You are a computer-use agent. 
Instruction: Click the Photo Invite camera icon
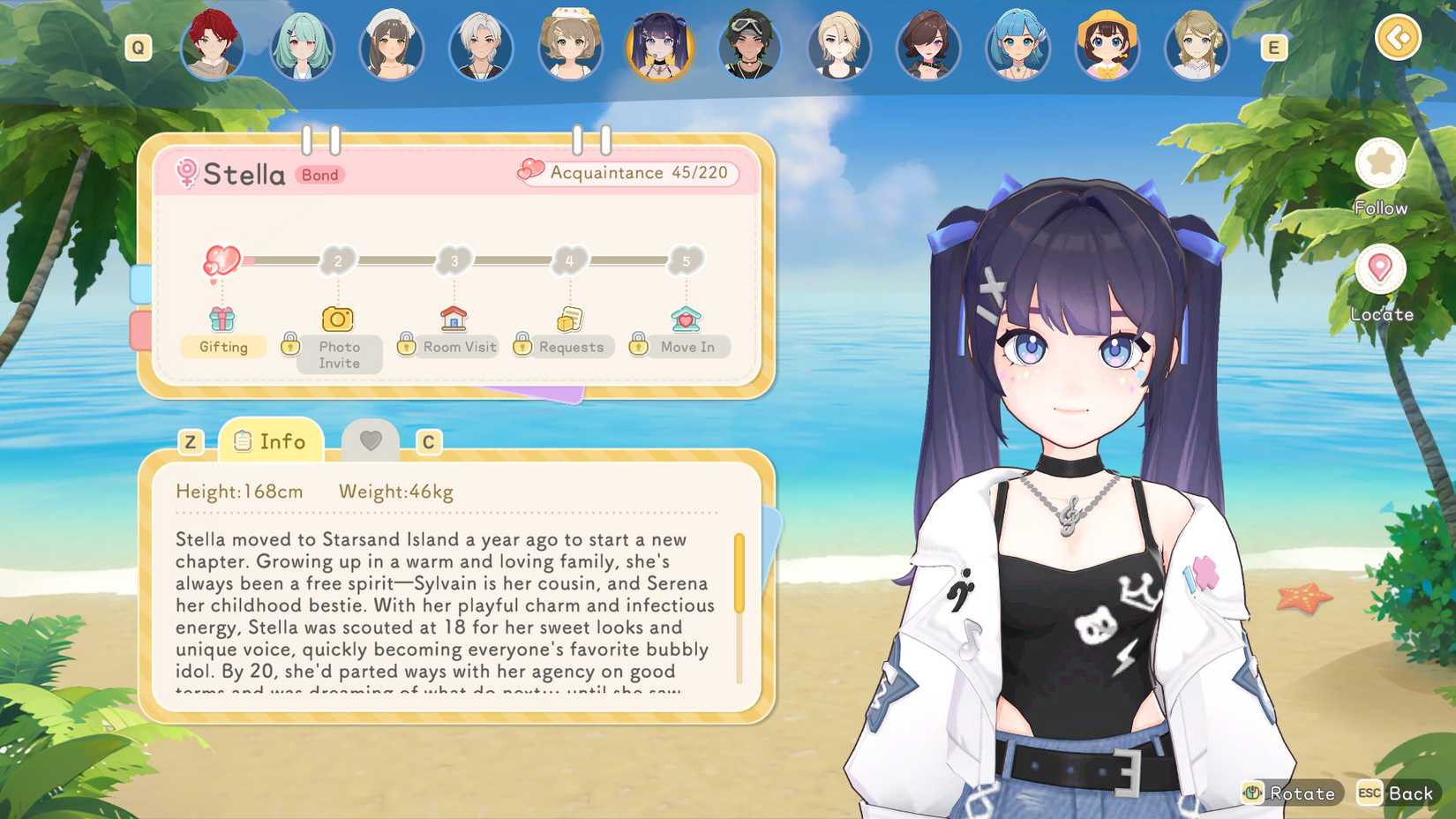point(338,319)
